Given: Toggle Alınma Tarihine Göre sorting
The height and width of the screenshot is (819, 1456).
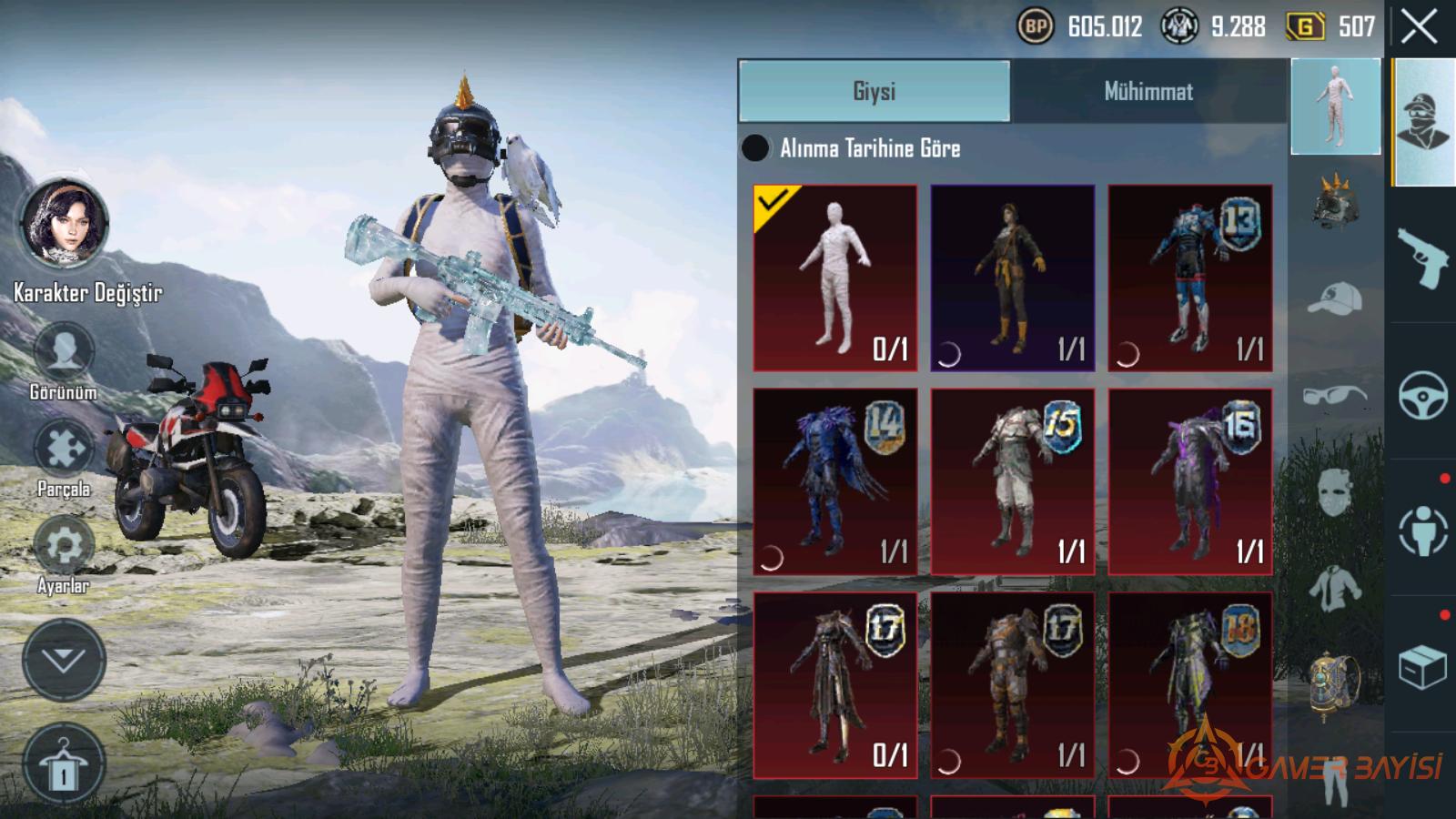Looking at the screenshot, I should coord(755,148).
